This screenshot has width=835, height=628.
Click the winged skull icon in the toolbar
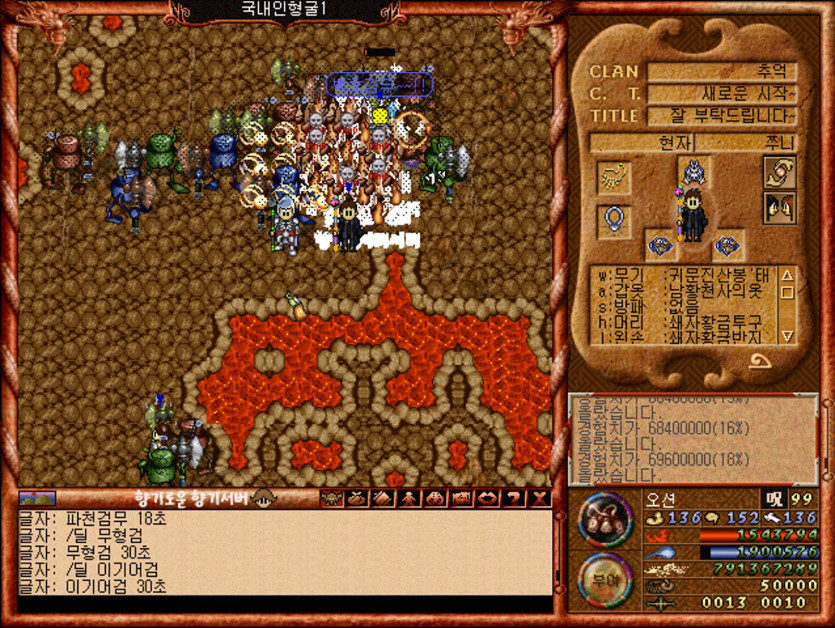pos(331,498)
